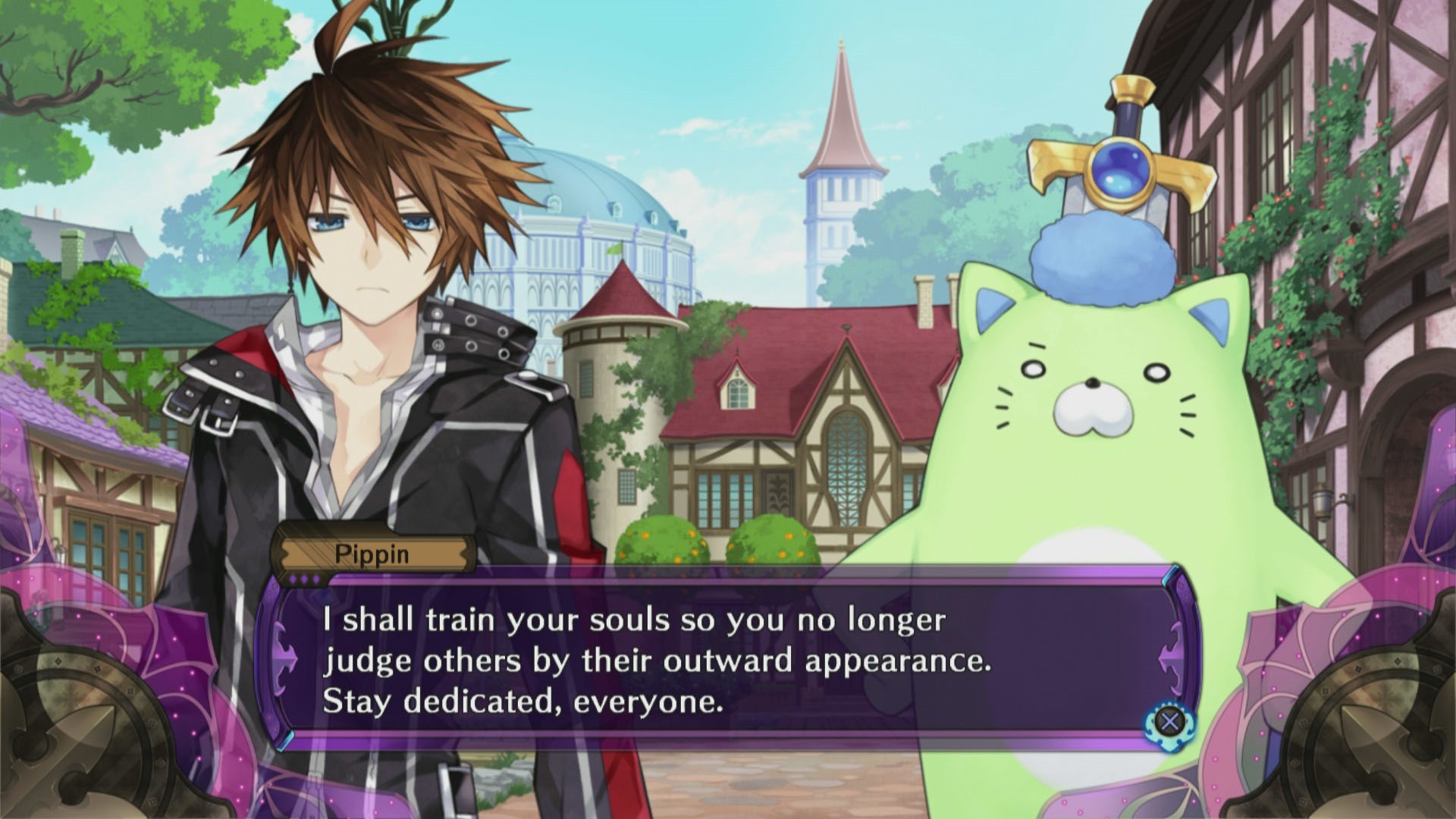Image resolution: width=1456 pixels, height=819 pixels.
Task: Click Pippin's dialogue box to continue
Action: (x=728, y=660)
